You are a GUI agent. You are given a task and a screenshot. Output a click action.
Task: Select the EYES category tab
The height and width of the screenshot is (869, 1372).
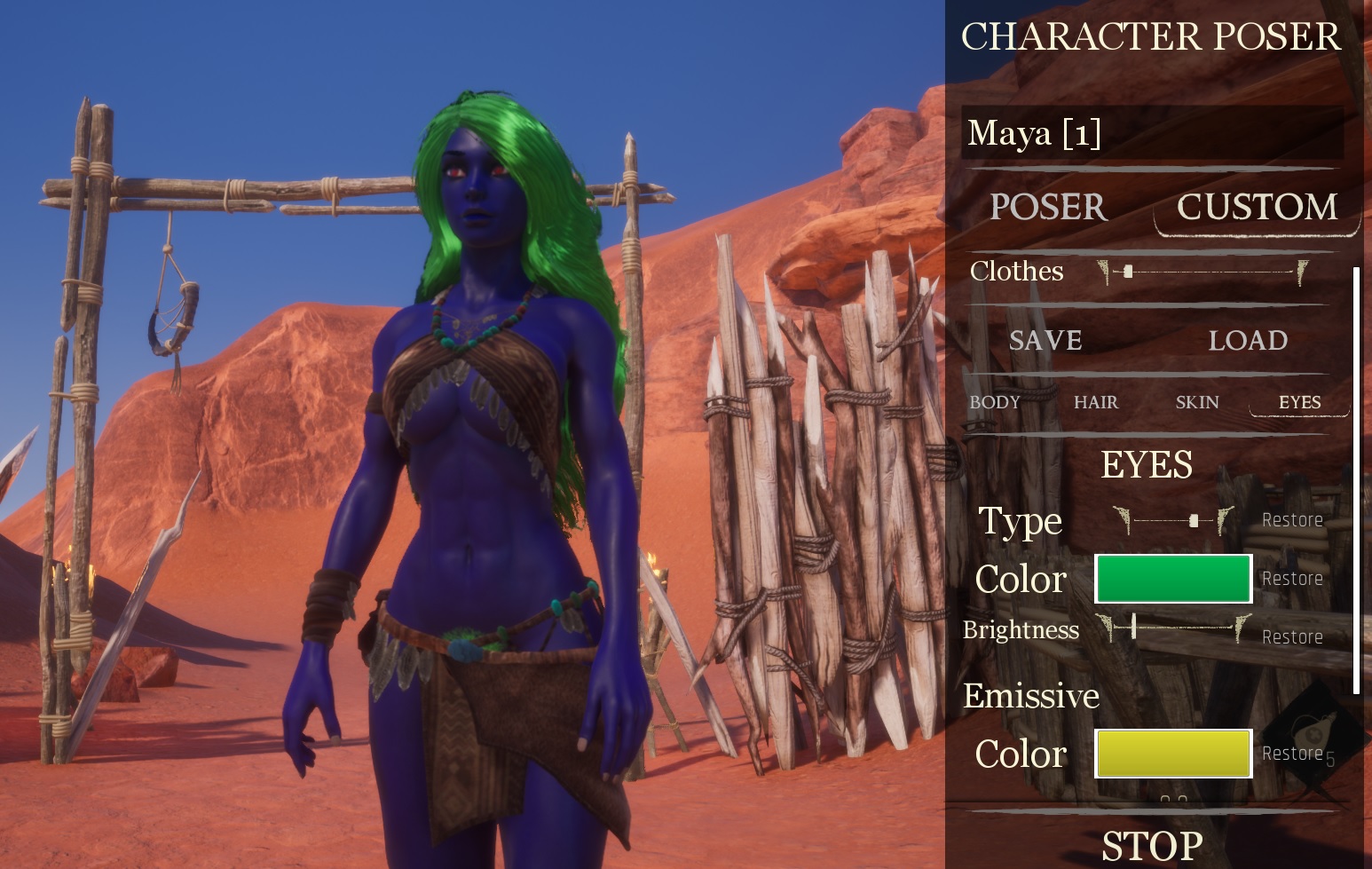pyautogui.click(x=1299, y=402)
